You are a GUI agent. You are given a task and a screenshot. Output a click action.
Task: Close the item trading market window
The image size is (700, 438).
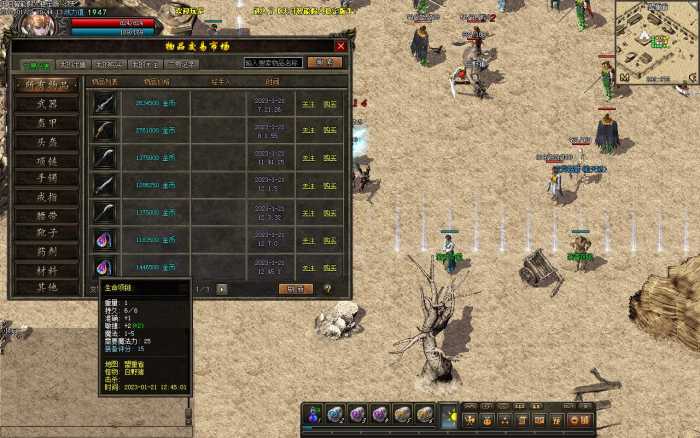tap(341, 46)
